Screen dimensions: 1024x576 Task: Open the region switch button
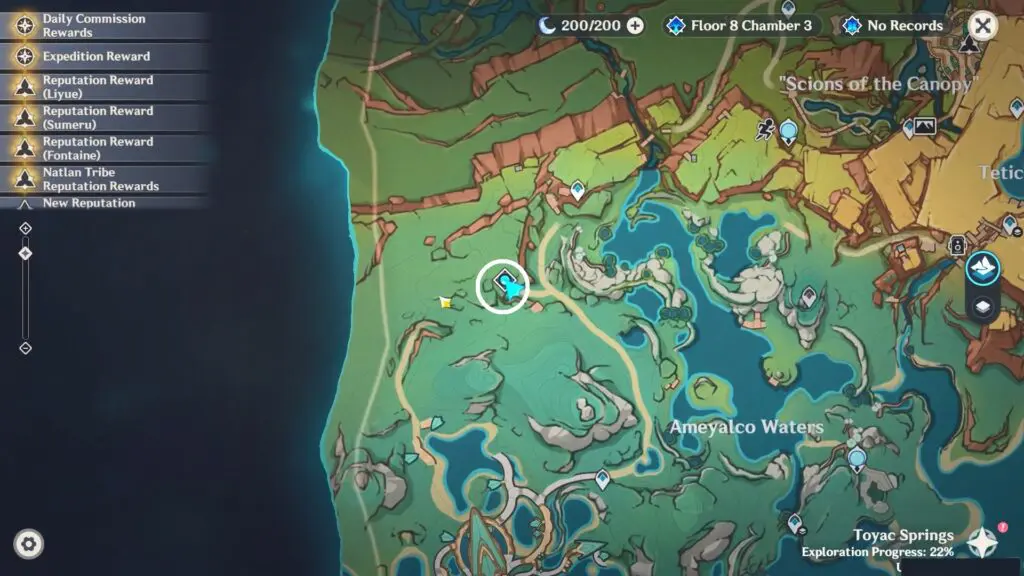[x=983, y=269]
